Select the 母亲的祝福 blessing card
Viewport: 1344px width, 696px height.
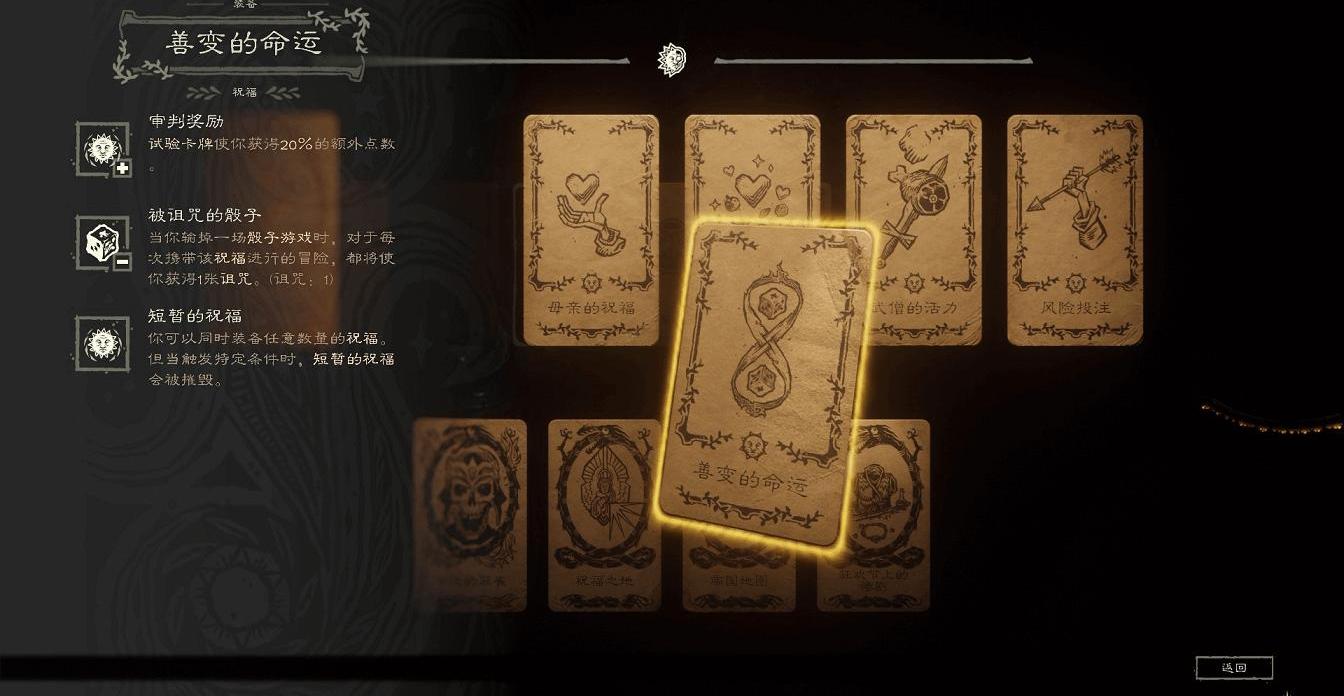click(590, 230)
